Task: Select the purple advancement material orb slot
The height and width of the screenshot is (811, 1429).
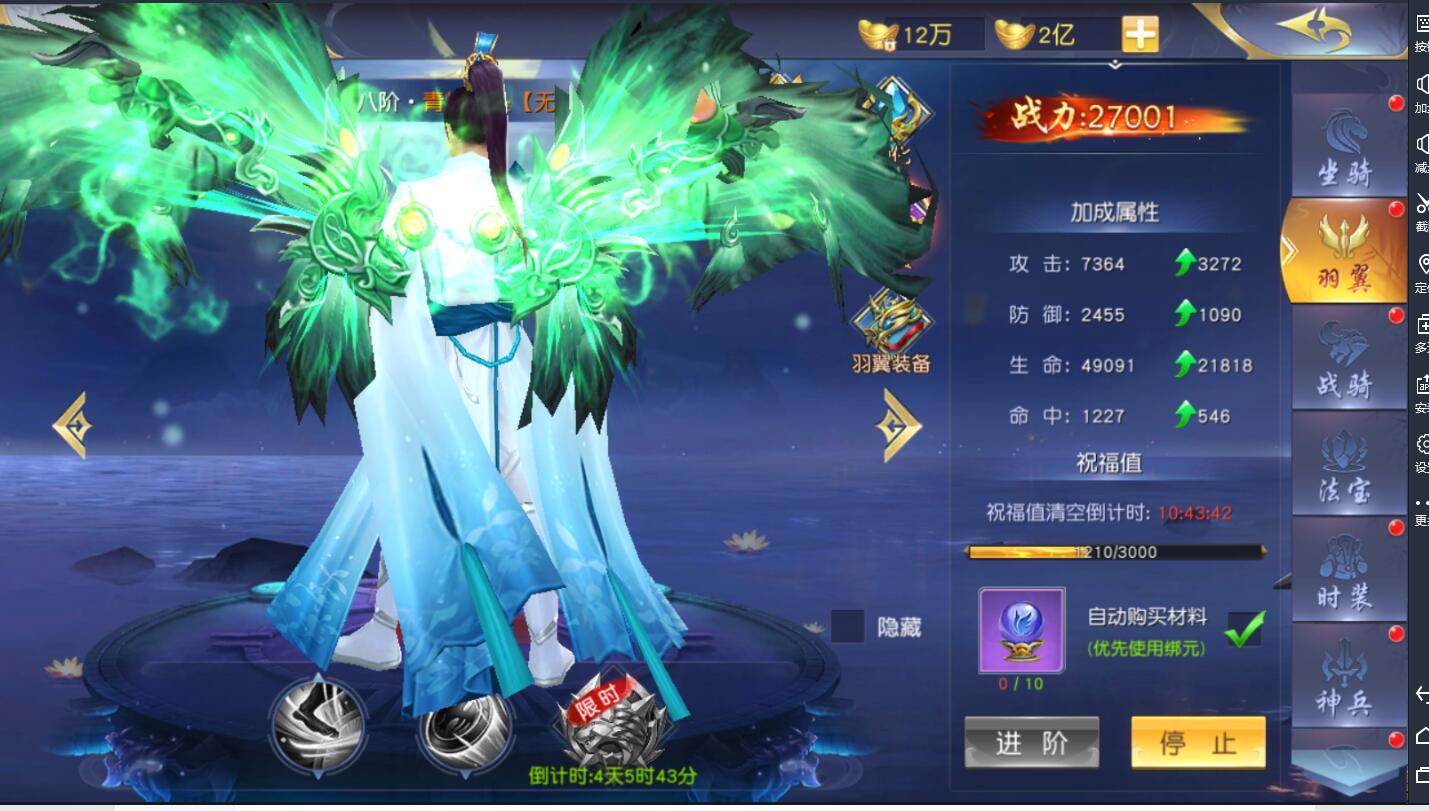Action: (1021, 630)
